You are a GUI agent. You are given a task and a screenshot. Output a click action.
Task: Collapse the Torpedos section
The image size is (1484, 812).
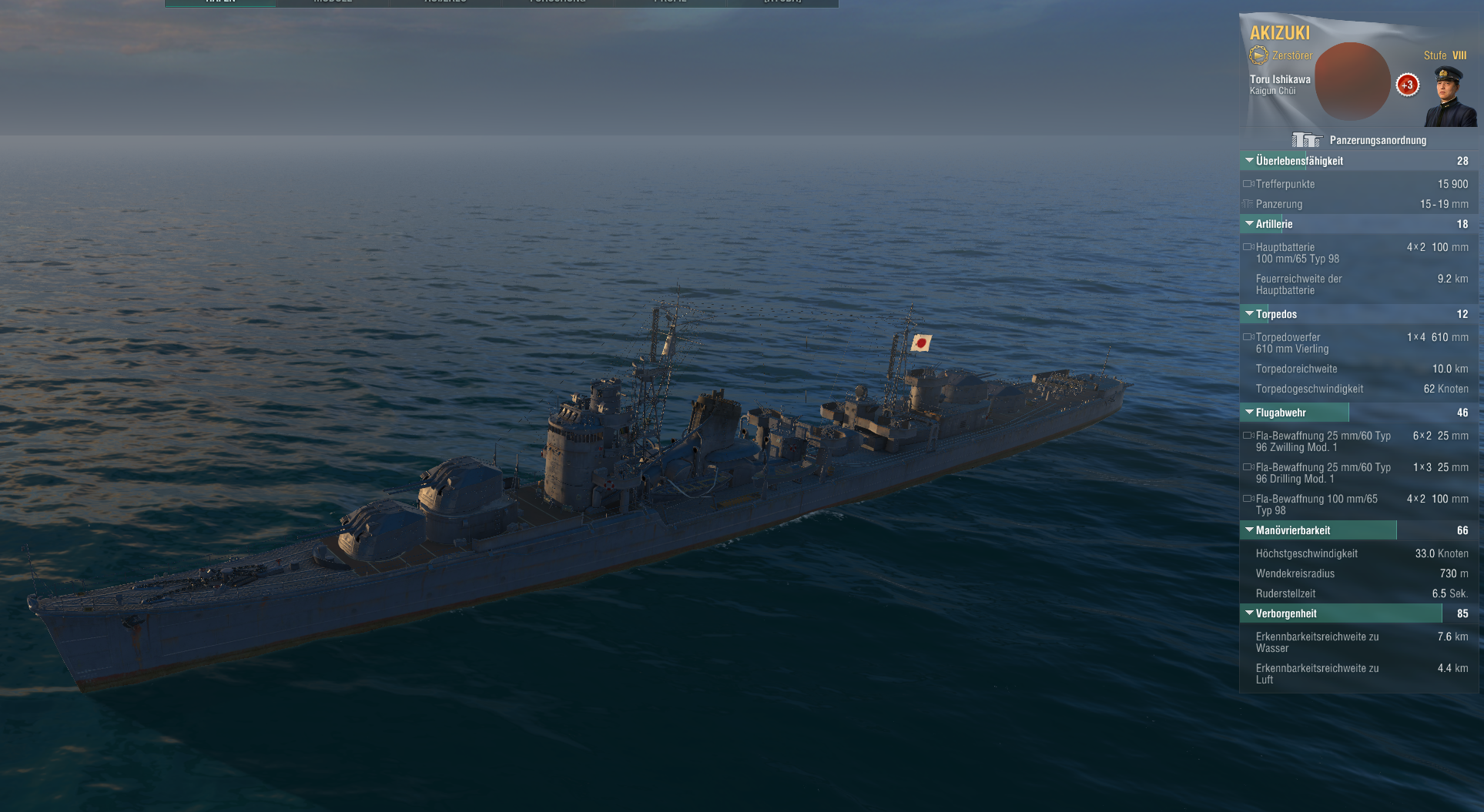[x=1249, y=314]
